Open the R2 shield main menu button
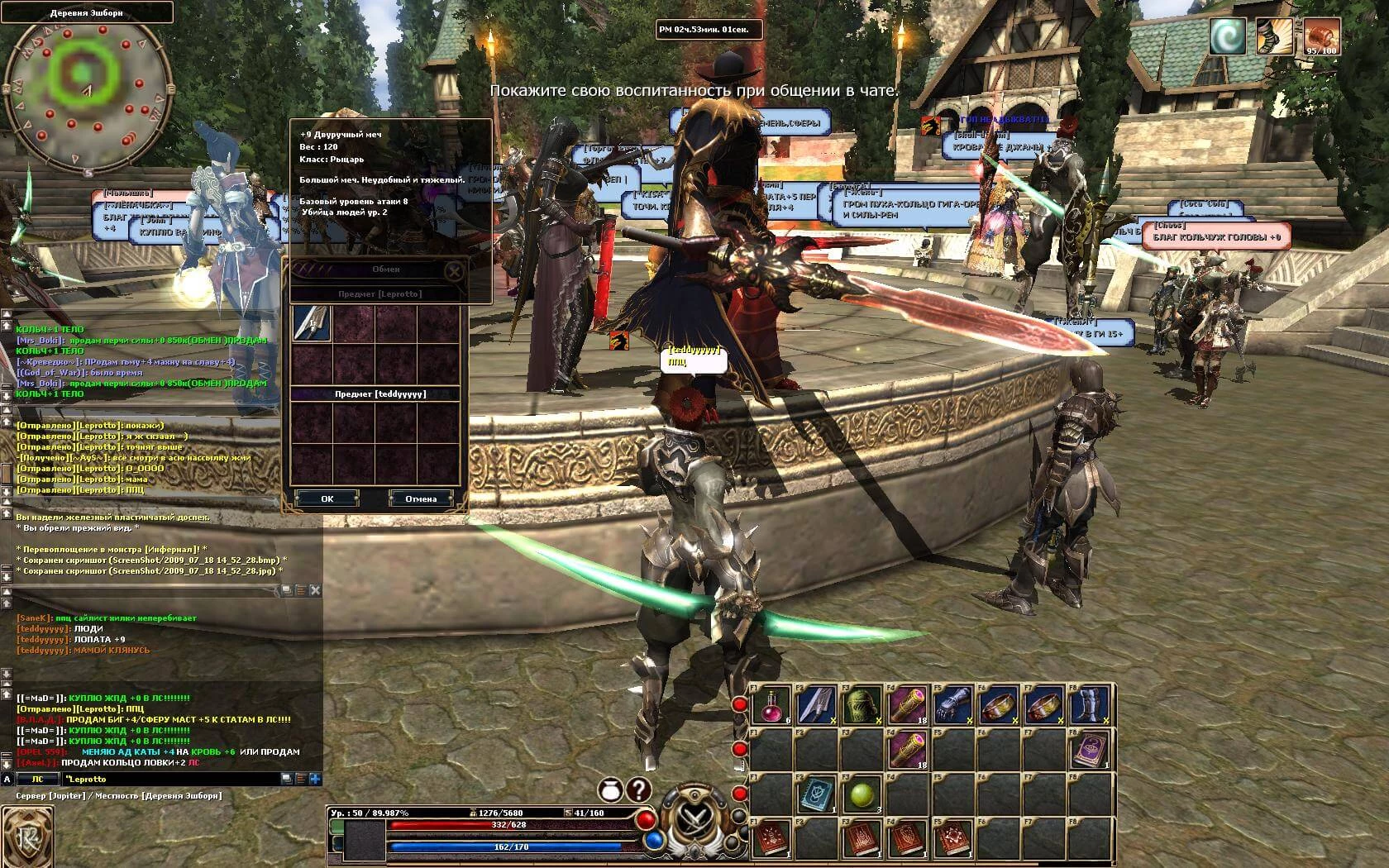Image resolution: width=1389 pixels, height=868 pixels. (26, 837)
